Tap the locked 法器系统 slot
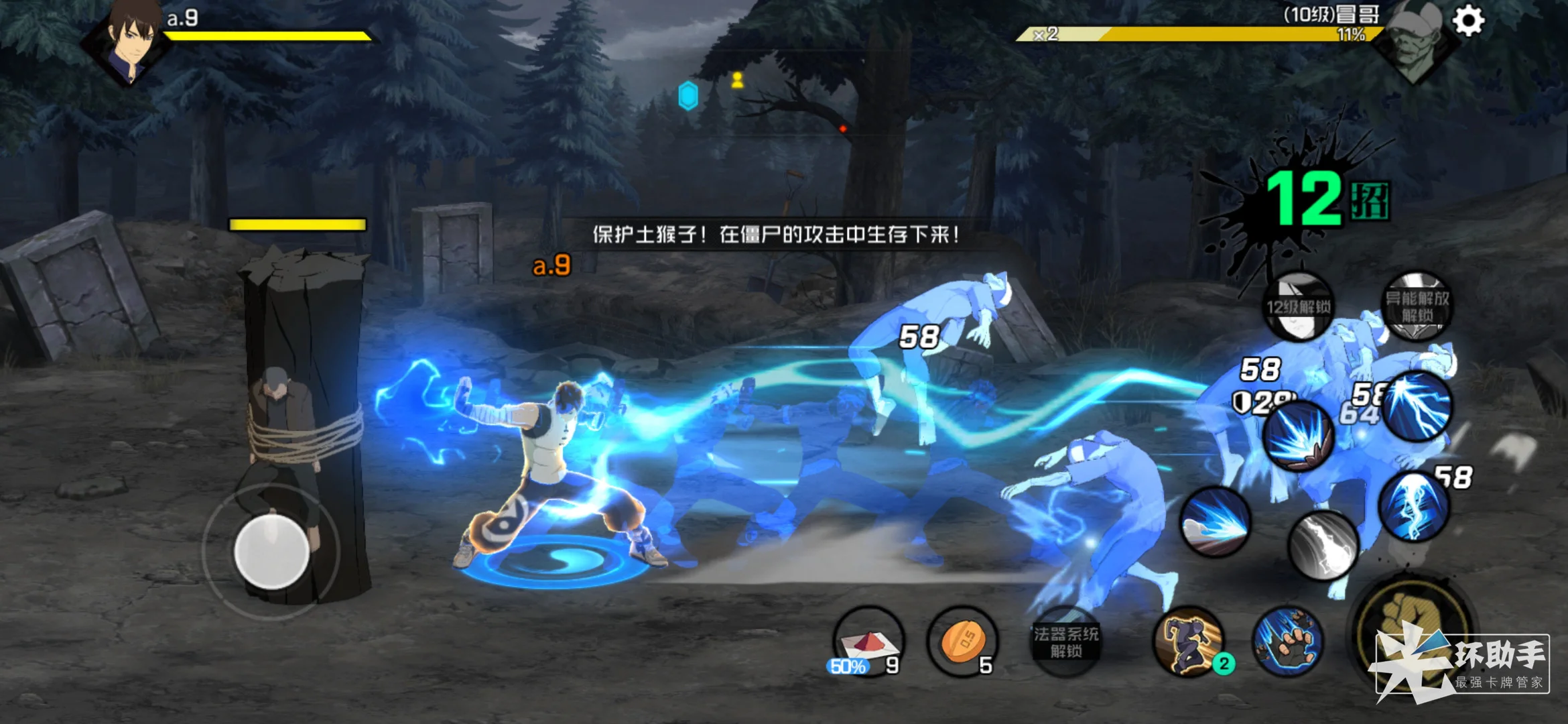 point(1065,642)
